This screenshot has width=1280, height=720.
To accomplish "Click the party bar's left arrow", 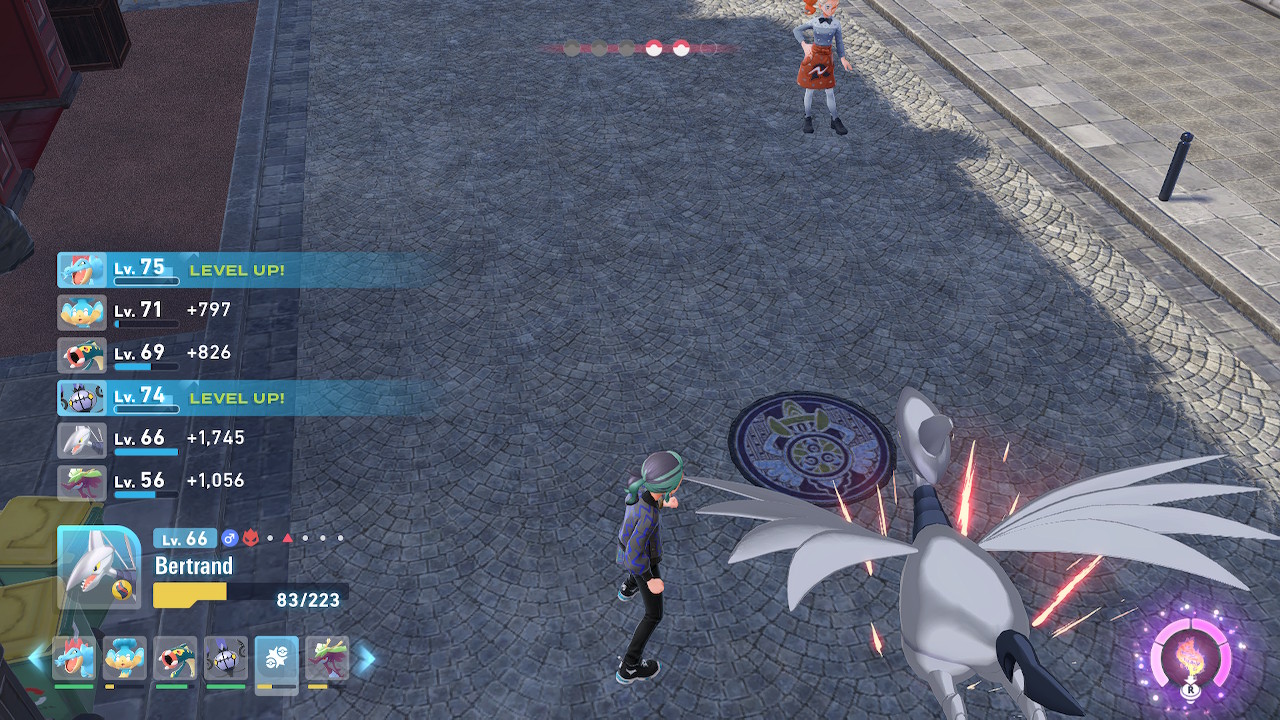I will point(38,658).
